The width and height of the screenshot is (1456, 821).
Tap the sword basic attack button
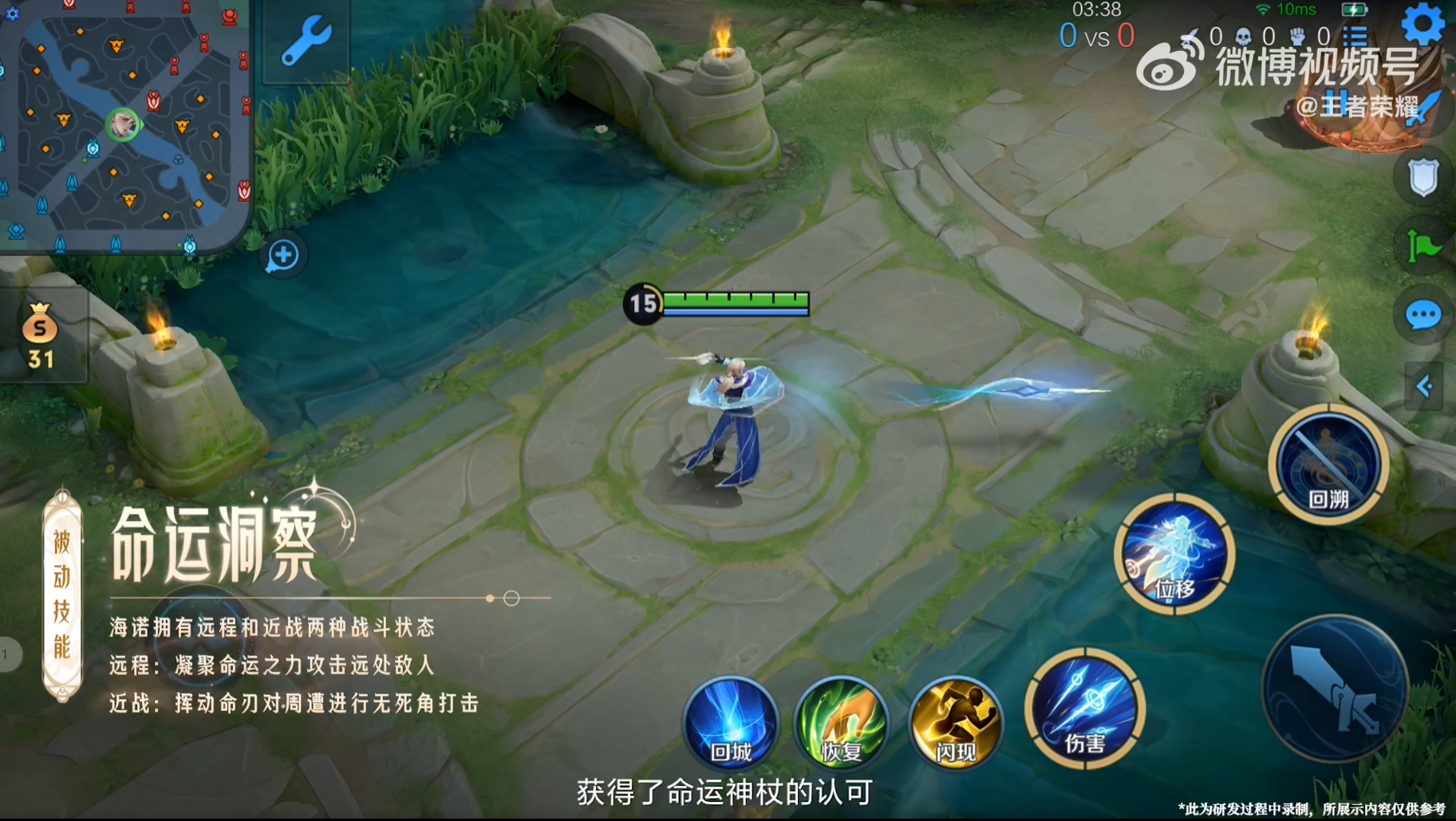(x=1335, y=688)
